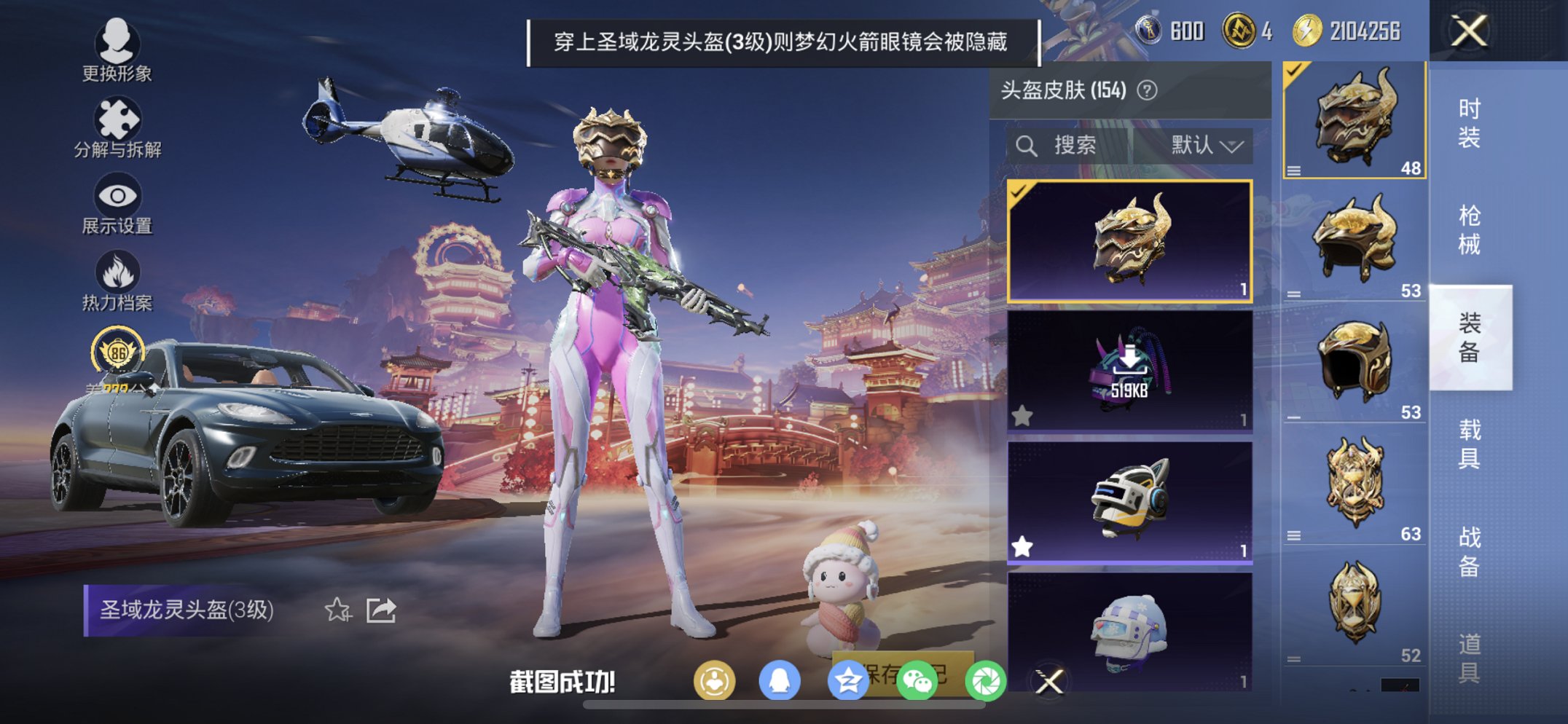Open 展示设置 display settings
Screen dimensions: 1568x724
(x=119, y=202)
